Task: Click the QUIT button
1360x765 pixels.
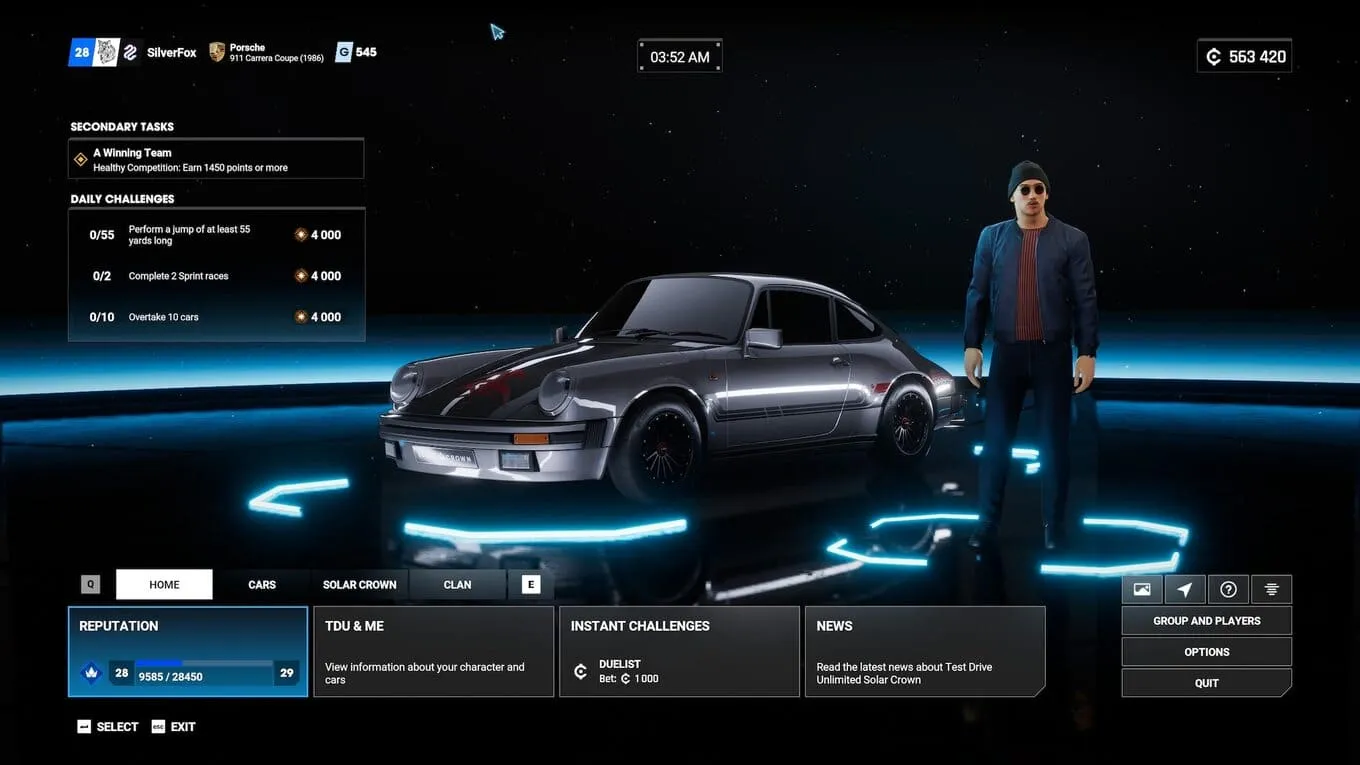Action: (x=1206, y=683)
